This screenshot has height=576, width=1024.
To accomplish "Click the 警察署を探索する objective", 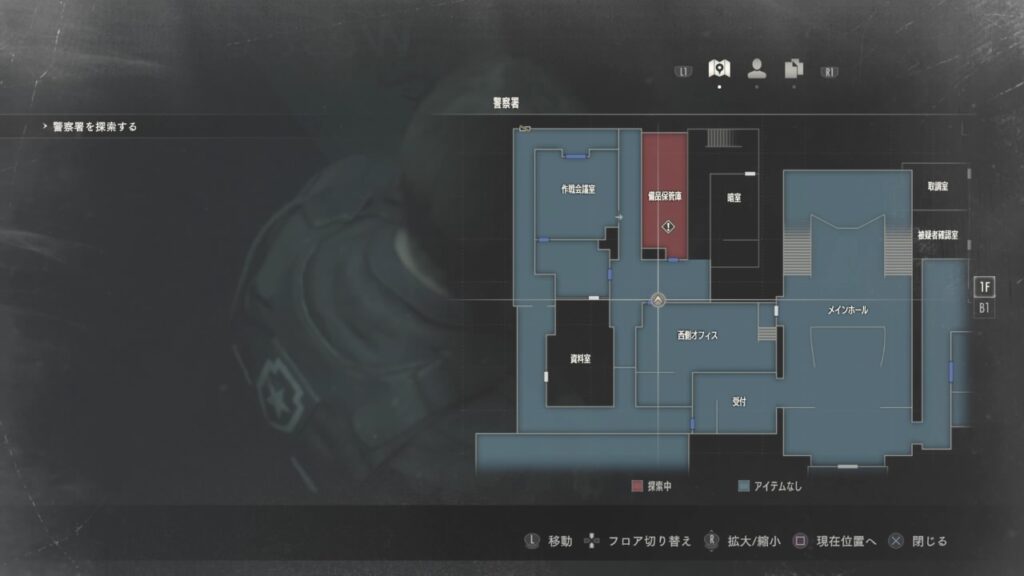I will coord(95,127).
